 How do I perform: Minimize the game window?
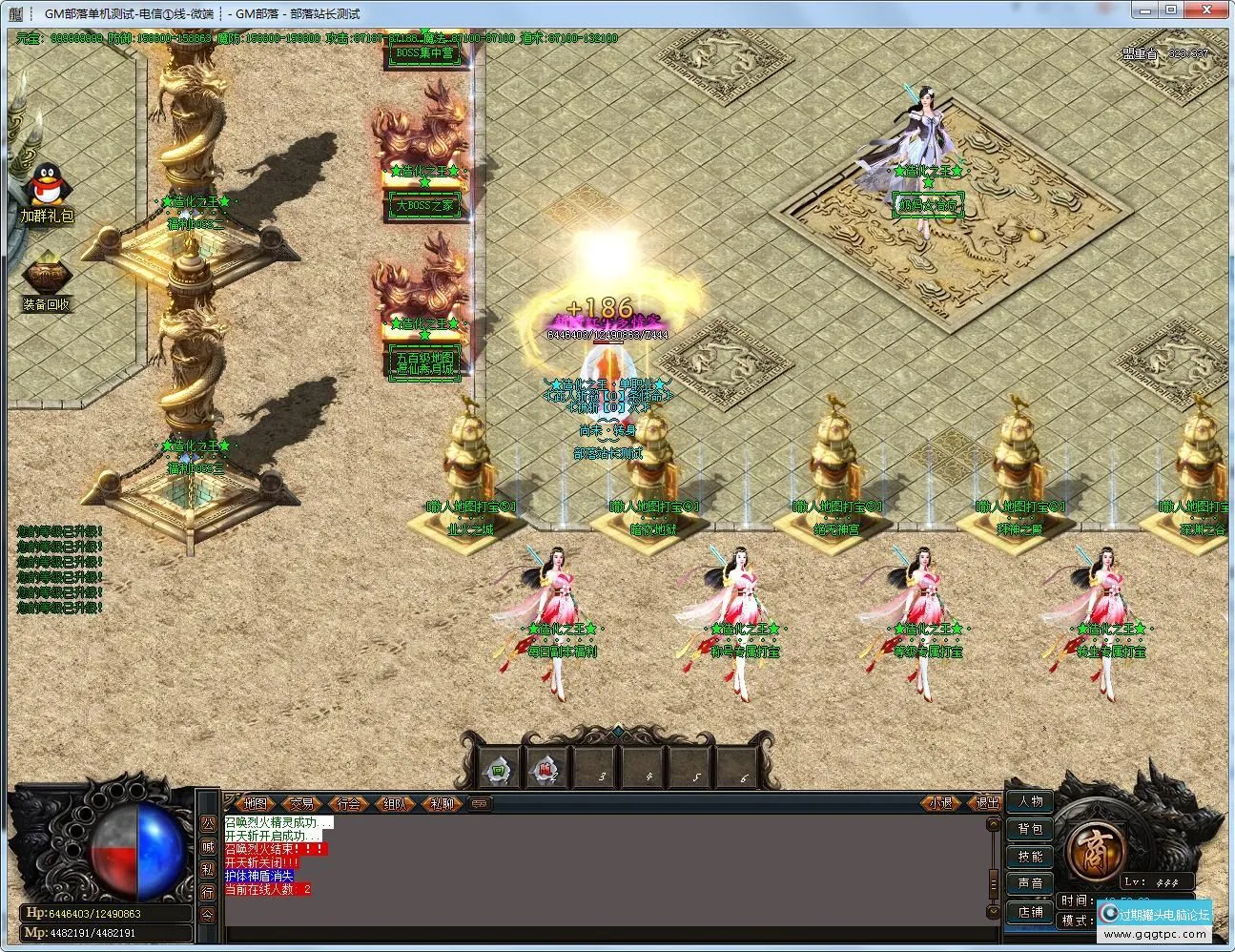(1147, 10)
